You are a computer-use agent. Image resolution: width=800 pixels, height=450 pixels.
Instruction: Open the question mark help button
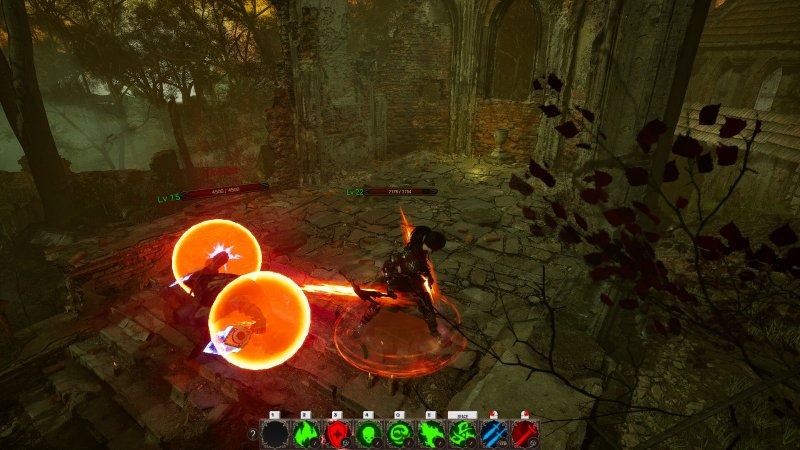(253, 434)
